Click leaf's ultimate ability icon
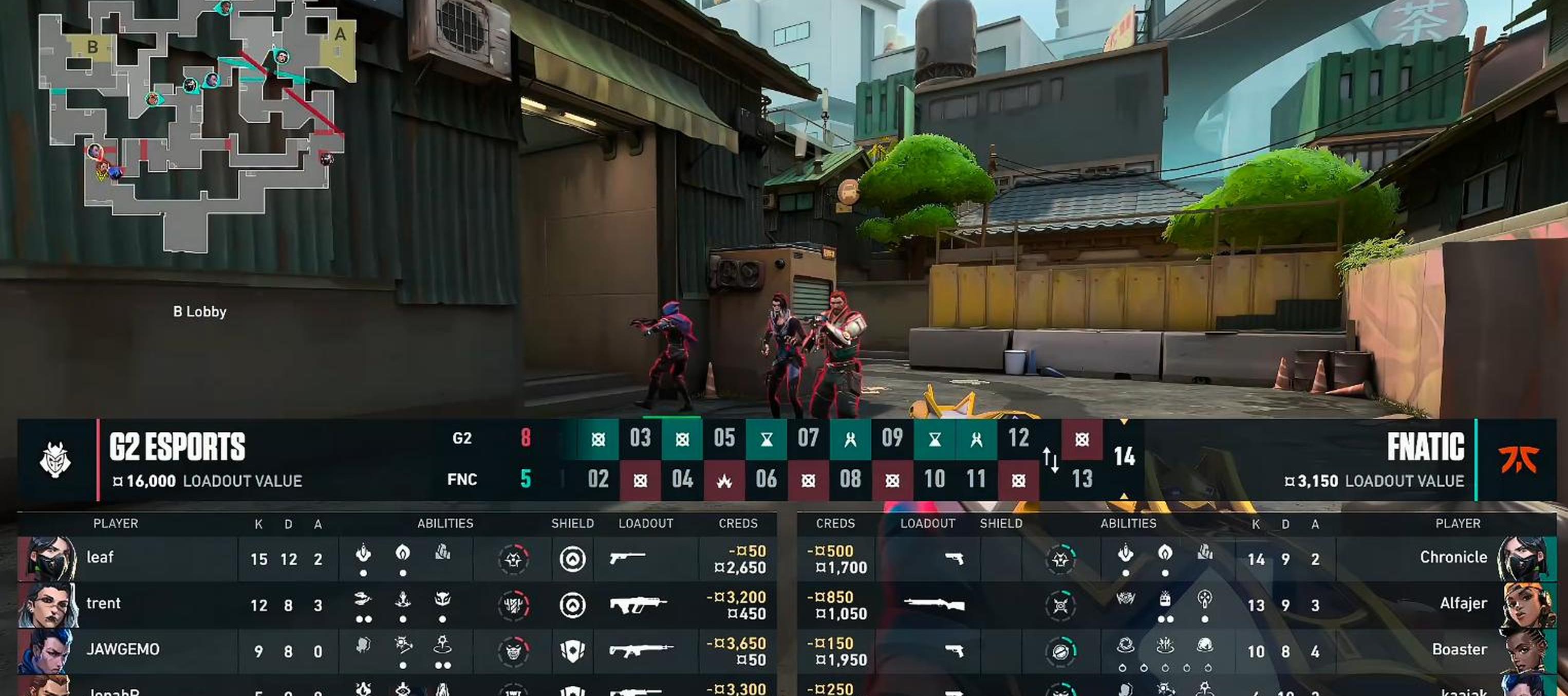This screenshot has height=696, width=1568. [x=513, y=559]
